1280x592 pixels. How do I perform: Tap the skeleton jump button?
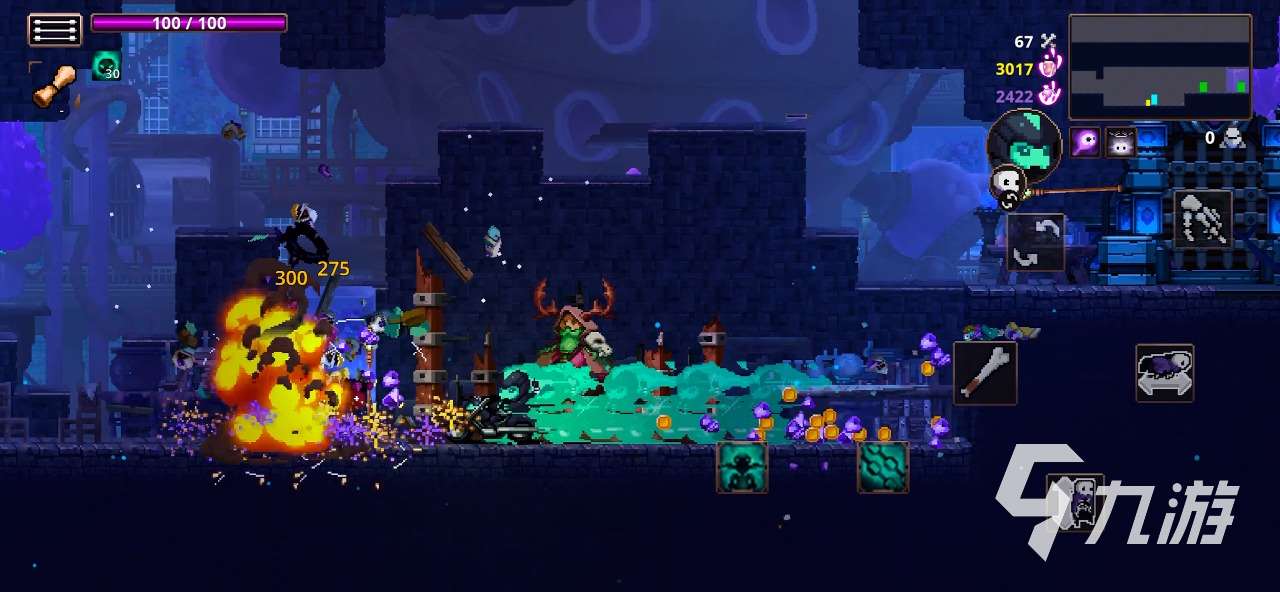[1200, 218]
